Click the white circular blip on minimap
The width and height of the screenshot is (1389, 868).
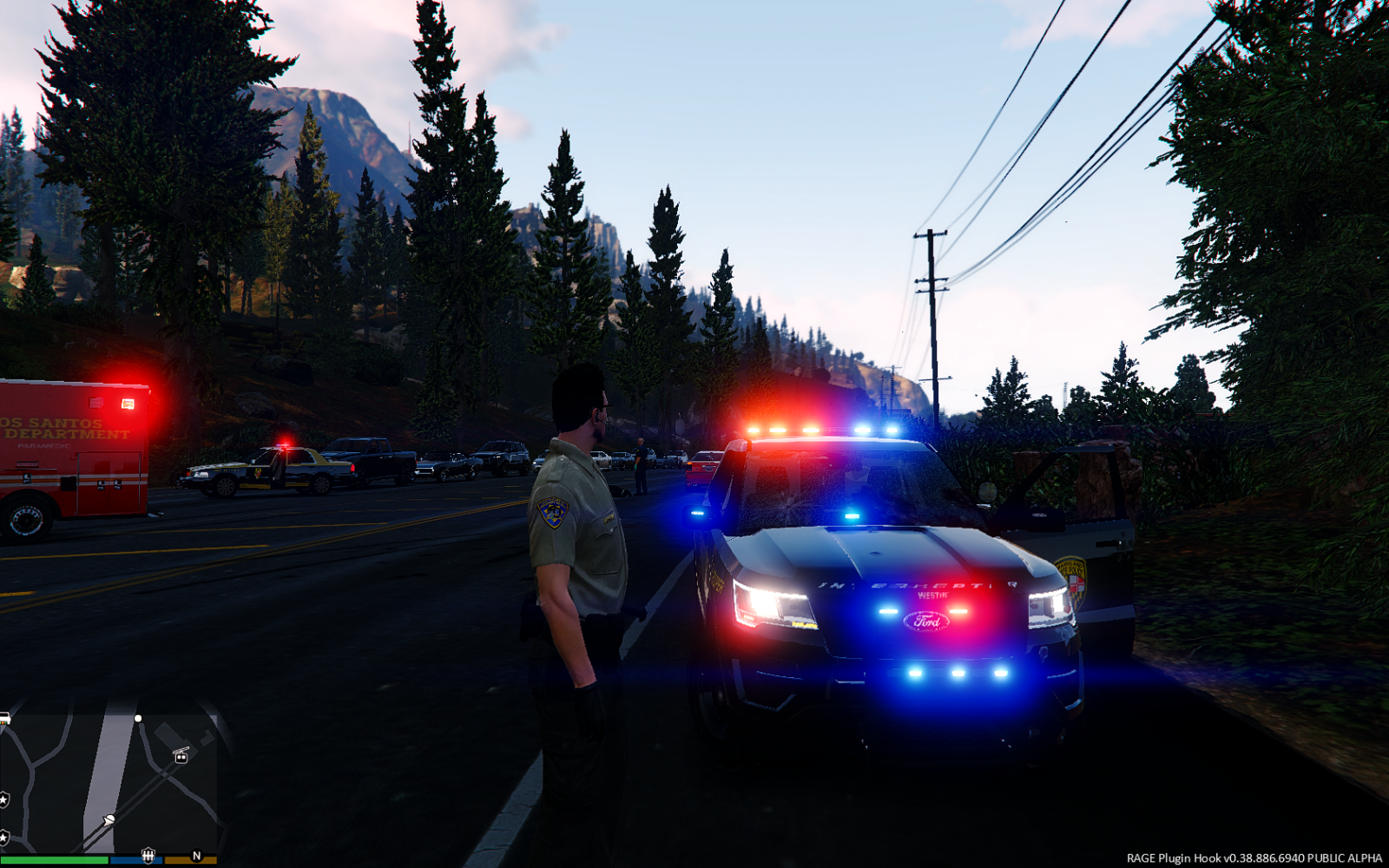(138, 719)
